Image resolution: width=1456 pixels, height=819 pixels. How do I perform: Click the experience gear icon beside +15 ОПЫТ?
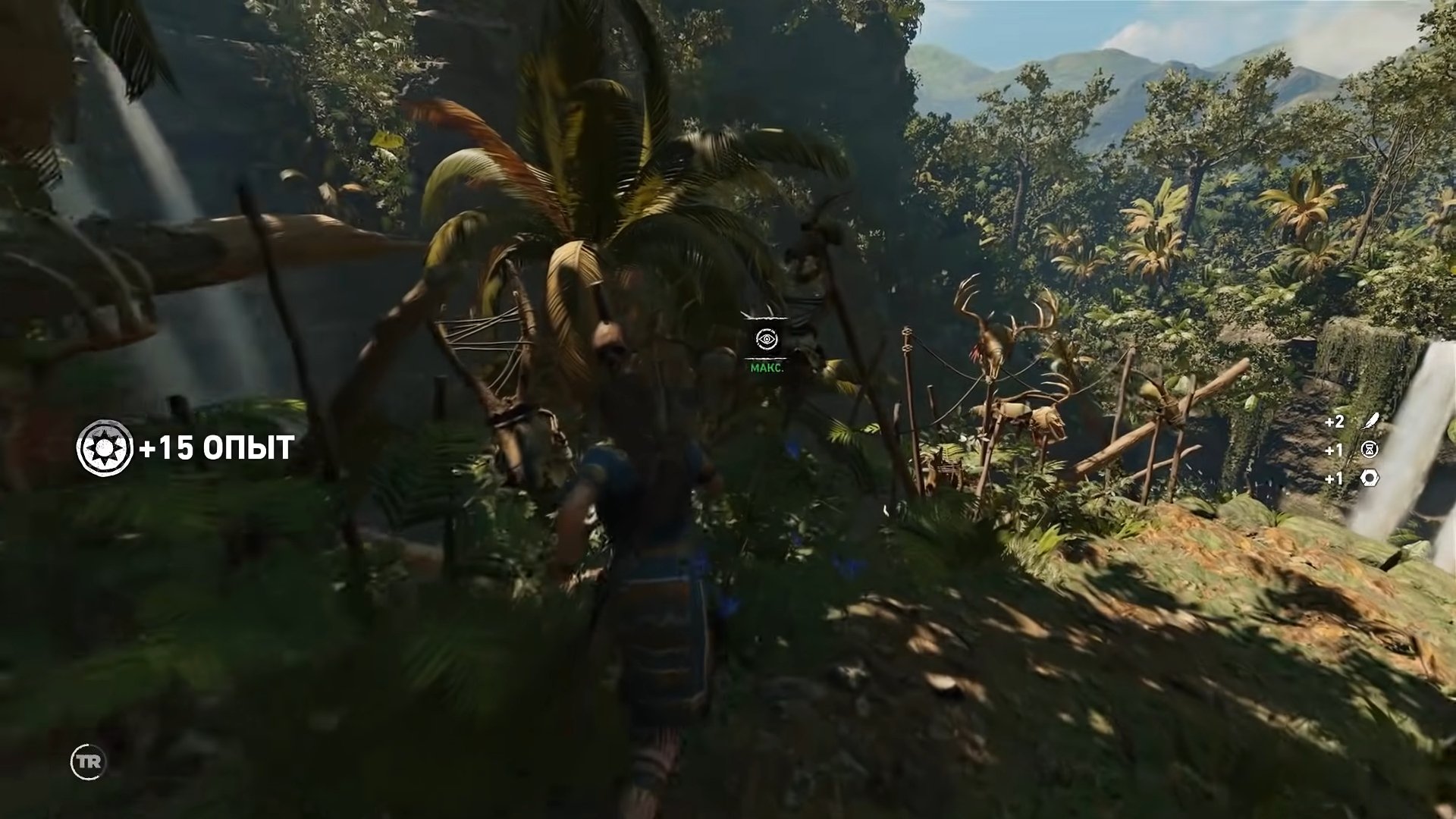coord(105,448)
